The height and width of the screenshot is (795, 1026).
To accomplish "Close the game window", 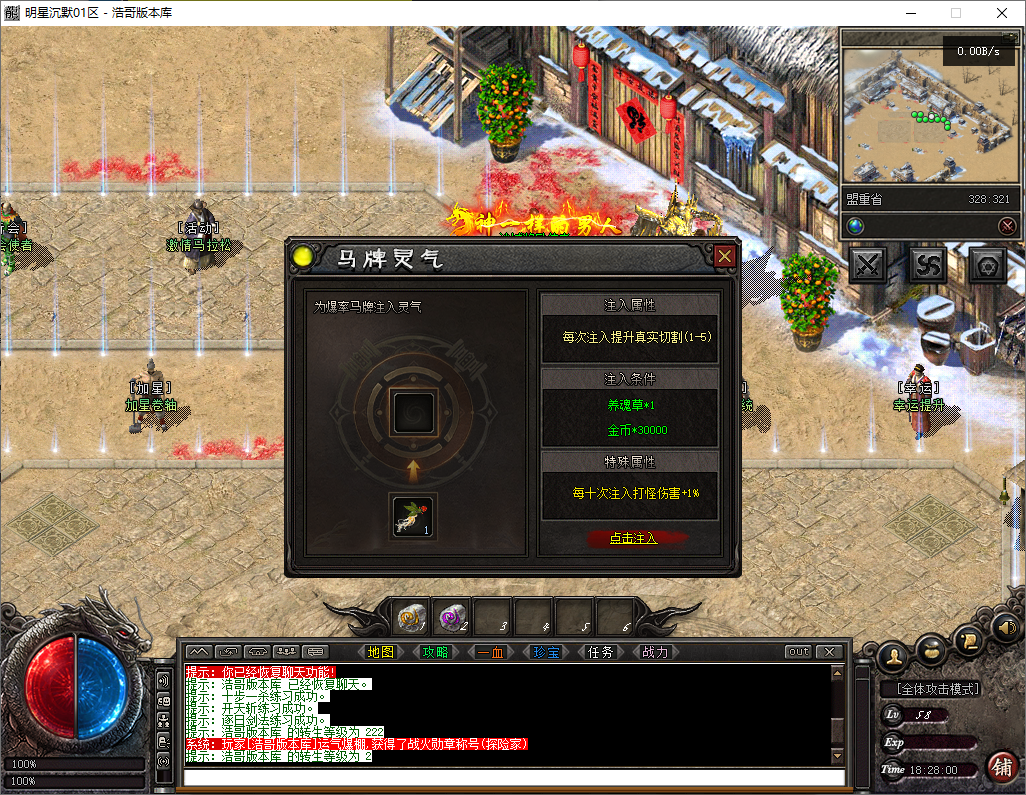I will click(1001, 13).
